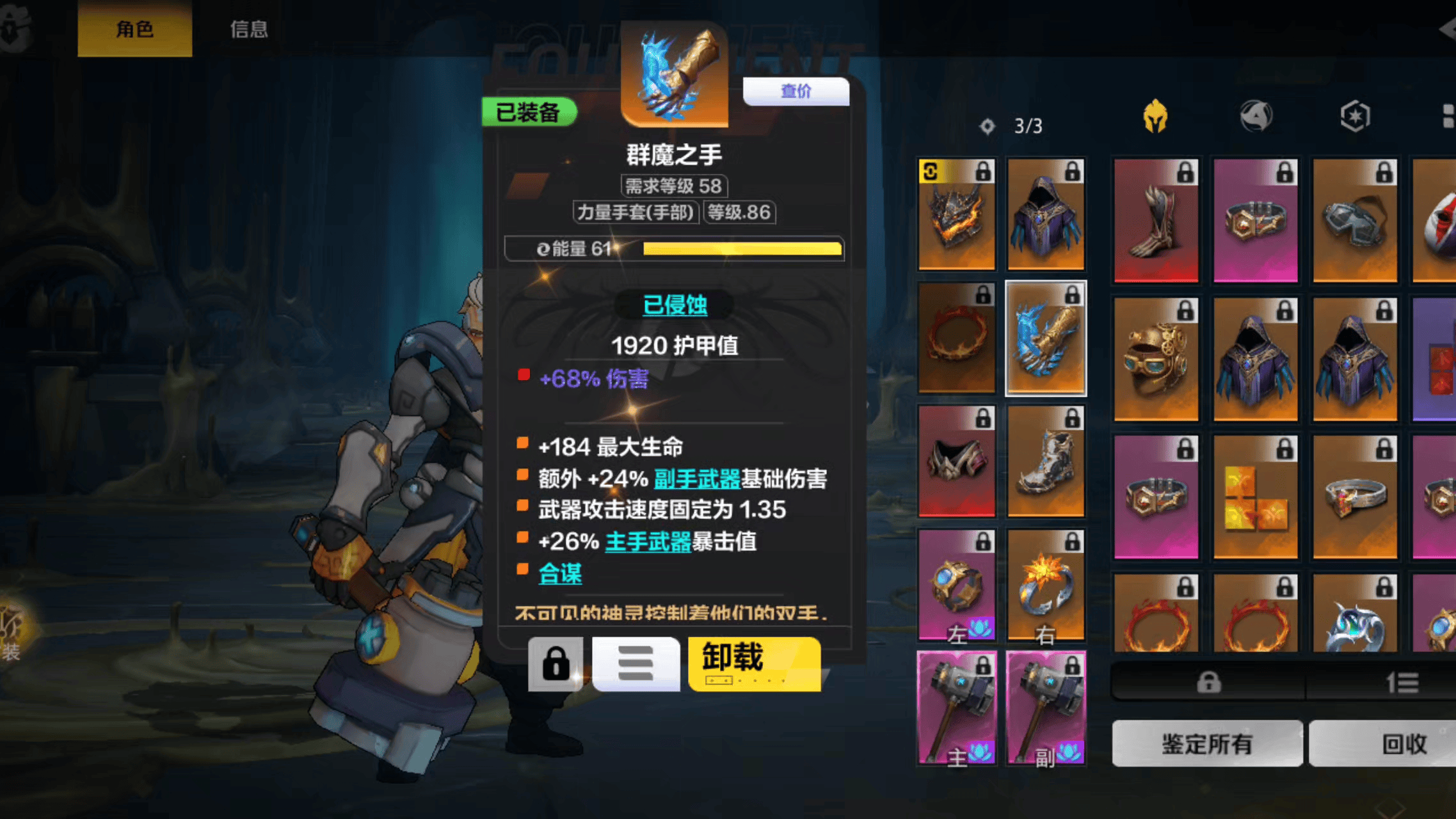The height and width of the screenshot is (819, 1456).
Task: Choose the equipped red thorn ring slot
Action: click(957, 338)
